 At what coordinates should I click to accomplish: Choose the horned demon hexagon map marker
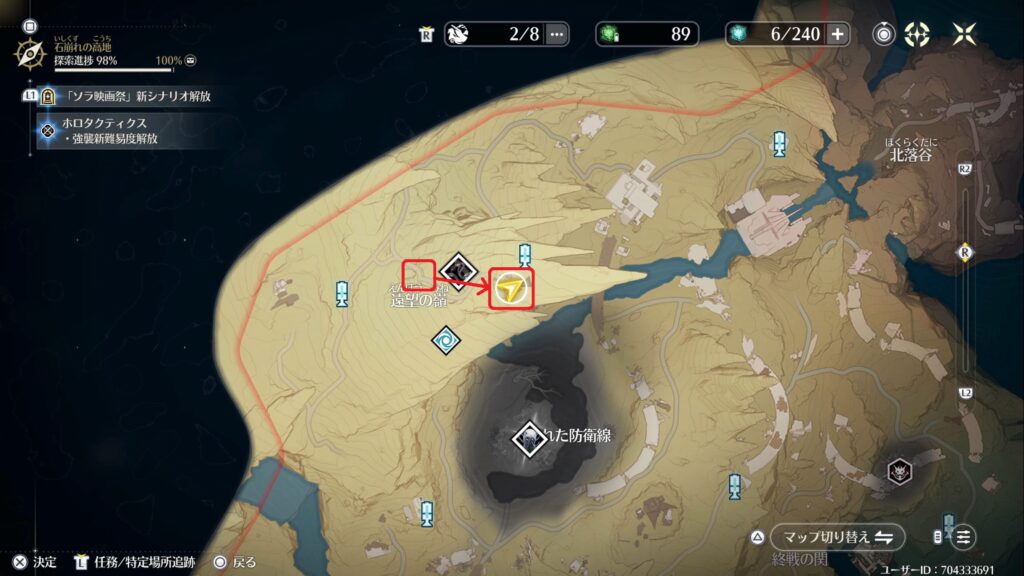tap(901, 472)
